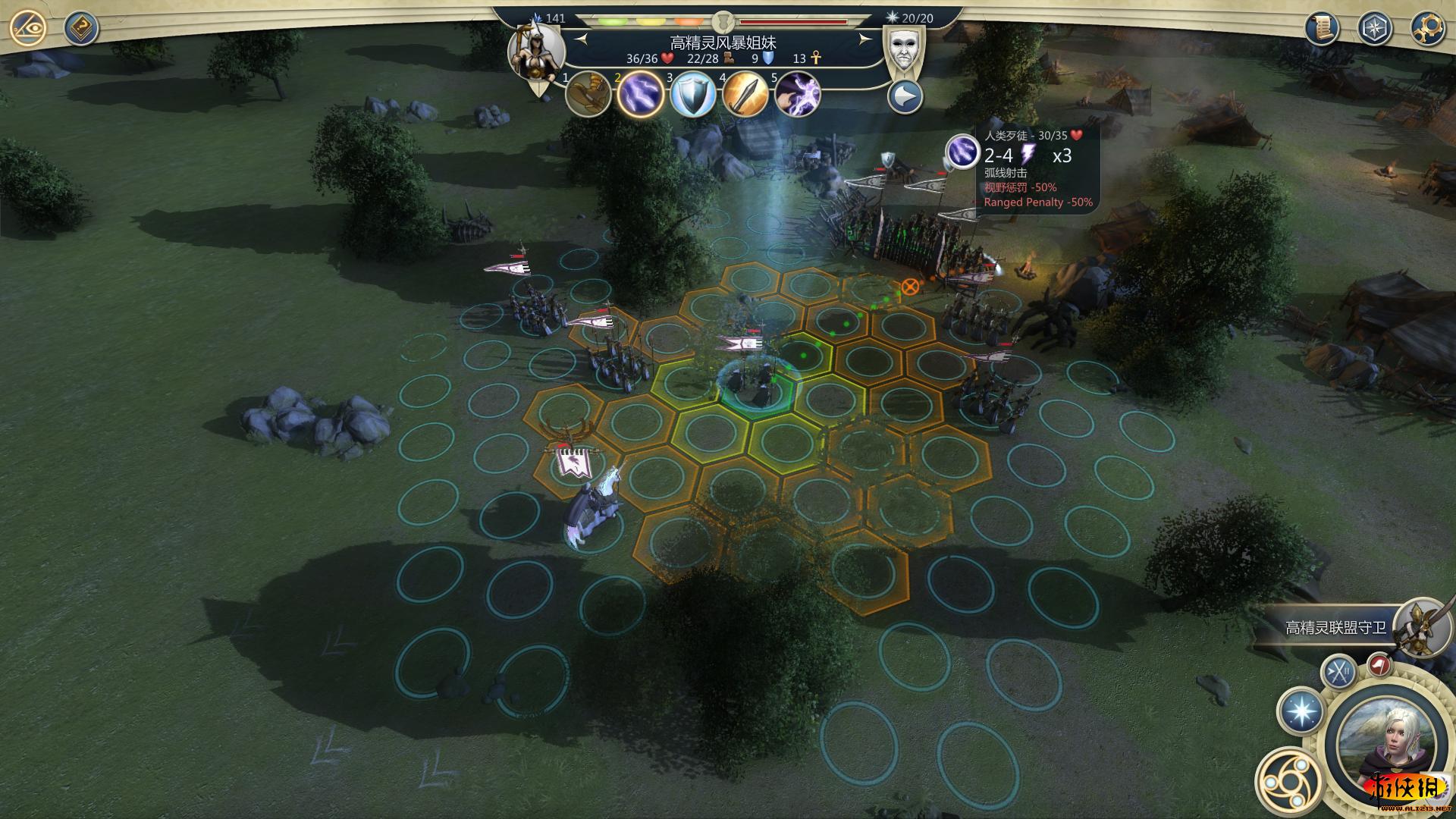Viewport: 1456px width, 819px height.
Task: Choose the gauntlet ability in slot 1
Action: tap(588, 95)
